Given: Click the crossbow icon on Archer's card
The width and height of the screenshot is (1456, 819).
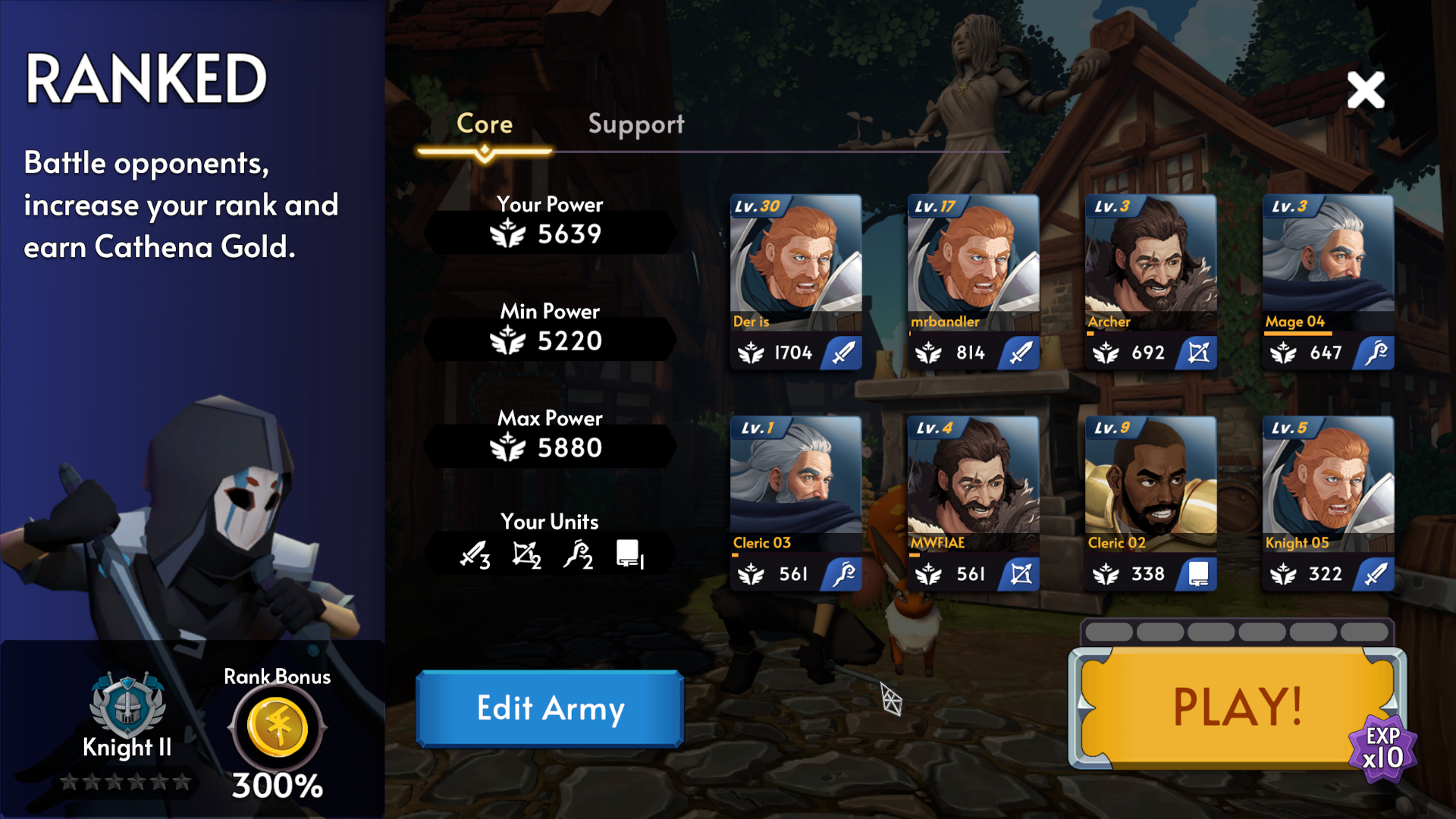Looking at the screenshot, I should pos(1197,352).
